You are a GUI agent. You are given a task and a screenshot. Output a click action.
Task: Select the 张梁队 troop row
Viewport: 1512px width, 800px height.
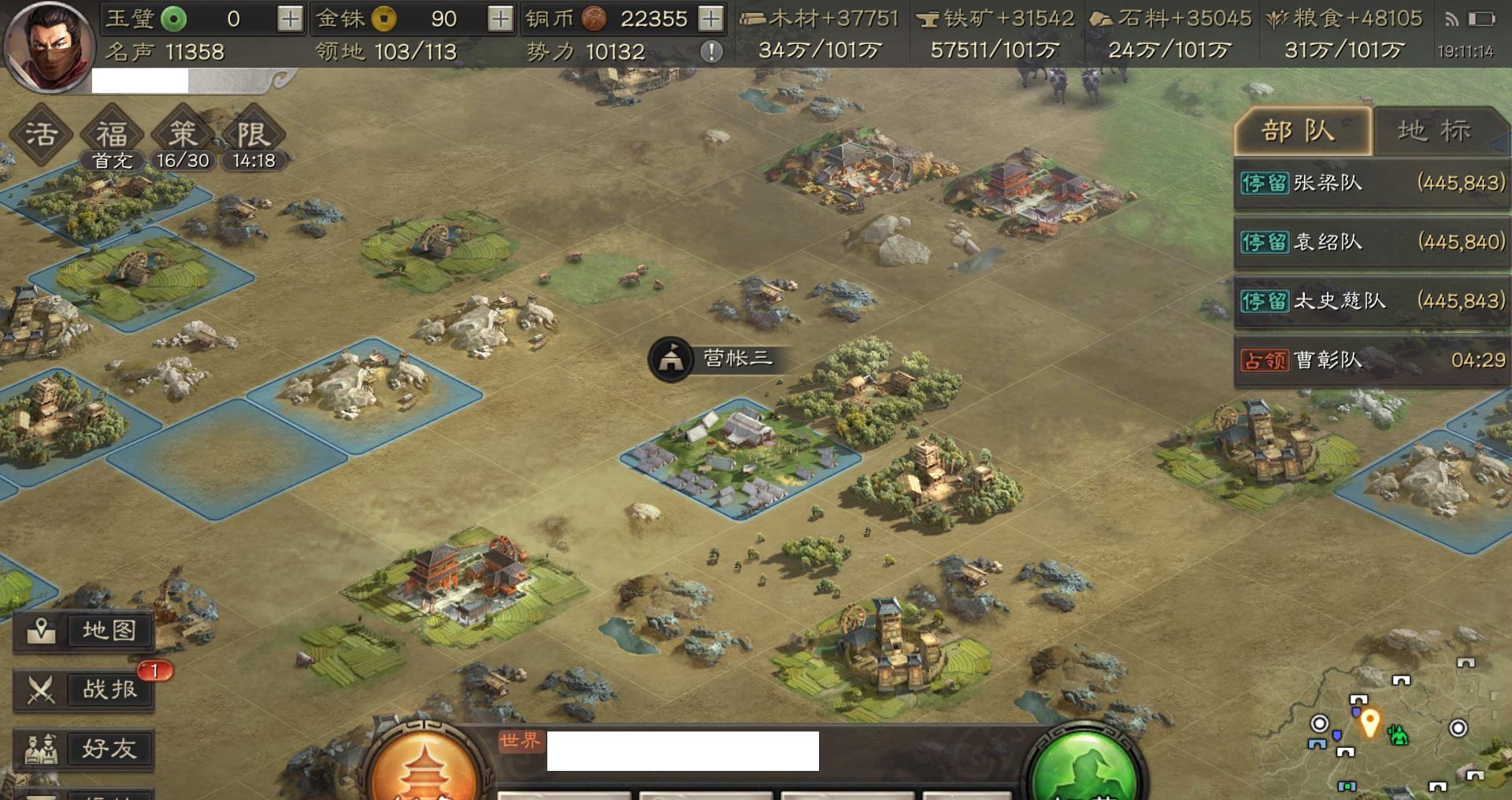(x=1371, y=183)
